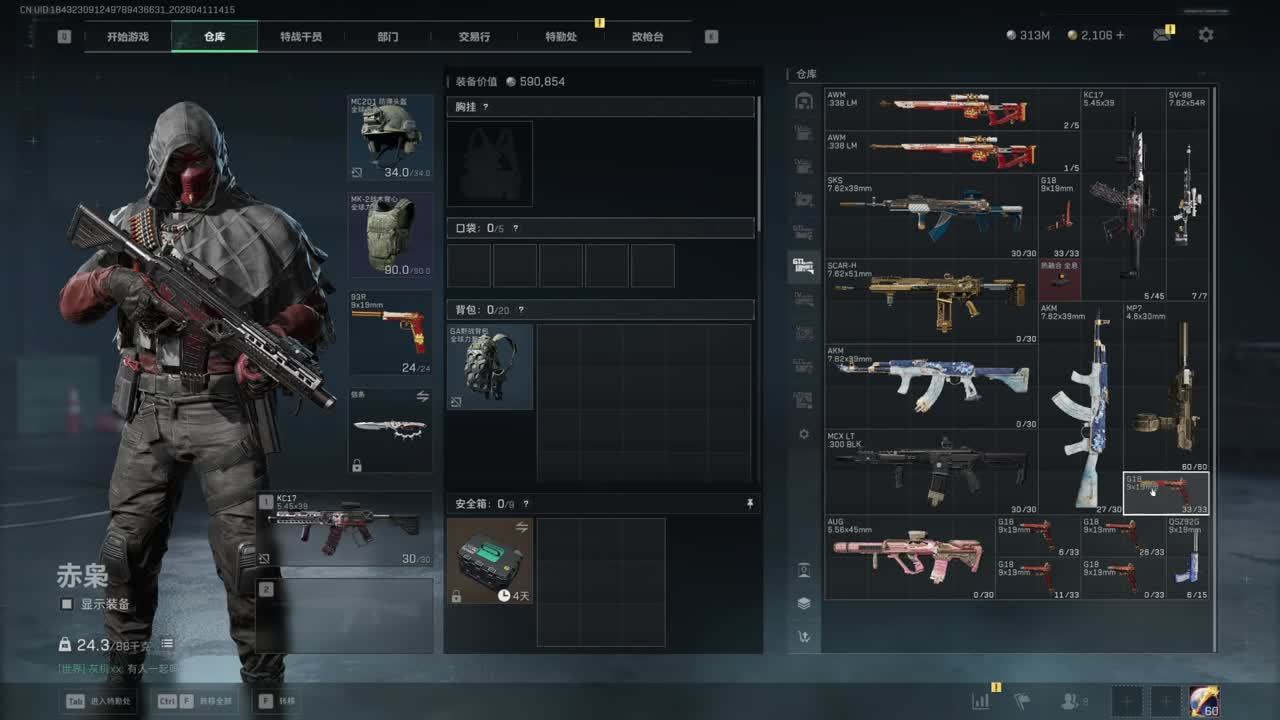Open the mail envelope icon

tap(1161, 35)
